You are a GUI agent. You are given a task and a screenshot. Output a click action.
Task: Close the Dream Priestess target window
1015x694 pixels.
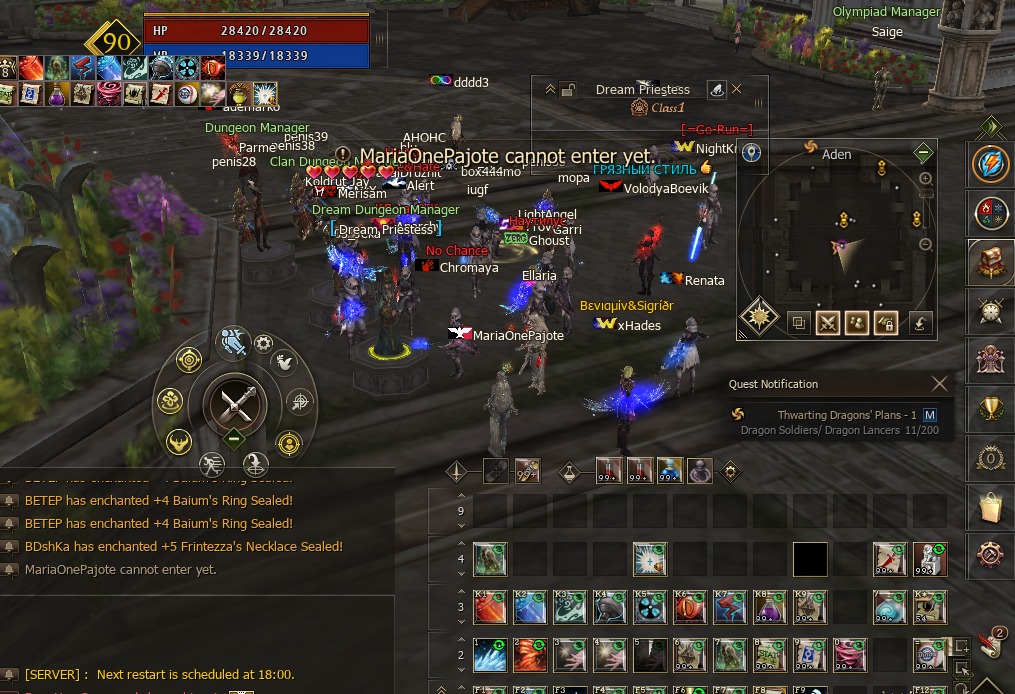737,89
